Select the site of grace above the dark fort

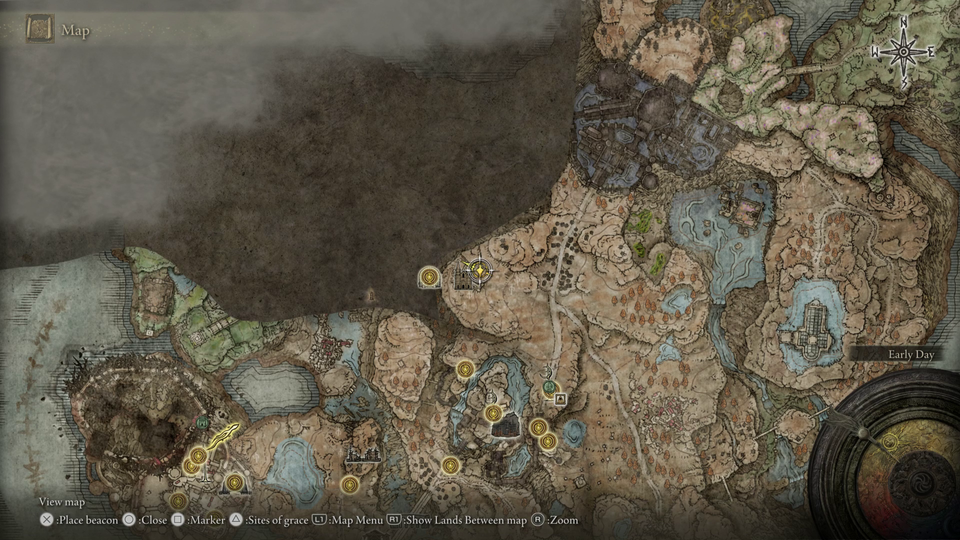click(x=492, y=413)
